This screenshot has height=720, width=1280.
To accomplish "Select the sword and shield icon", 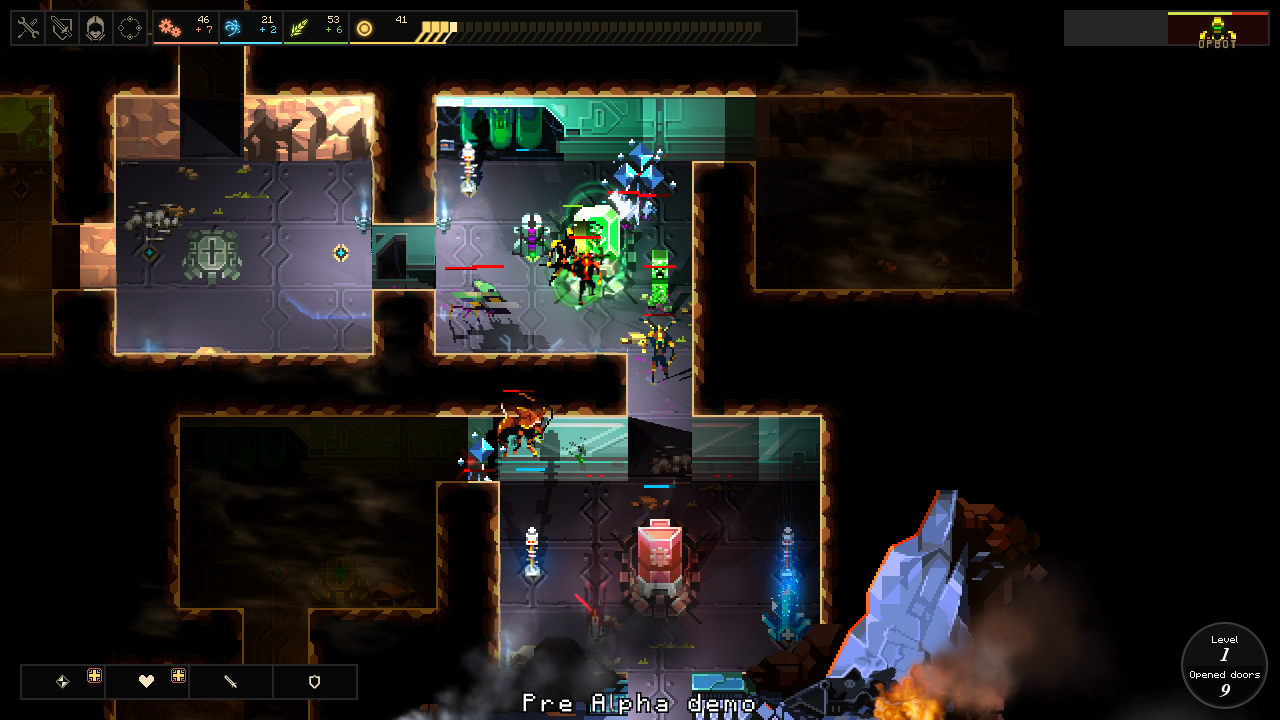I will point(62,29).
